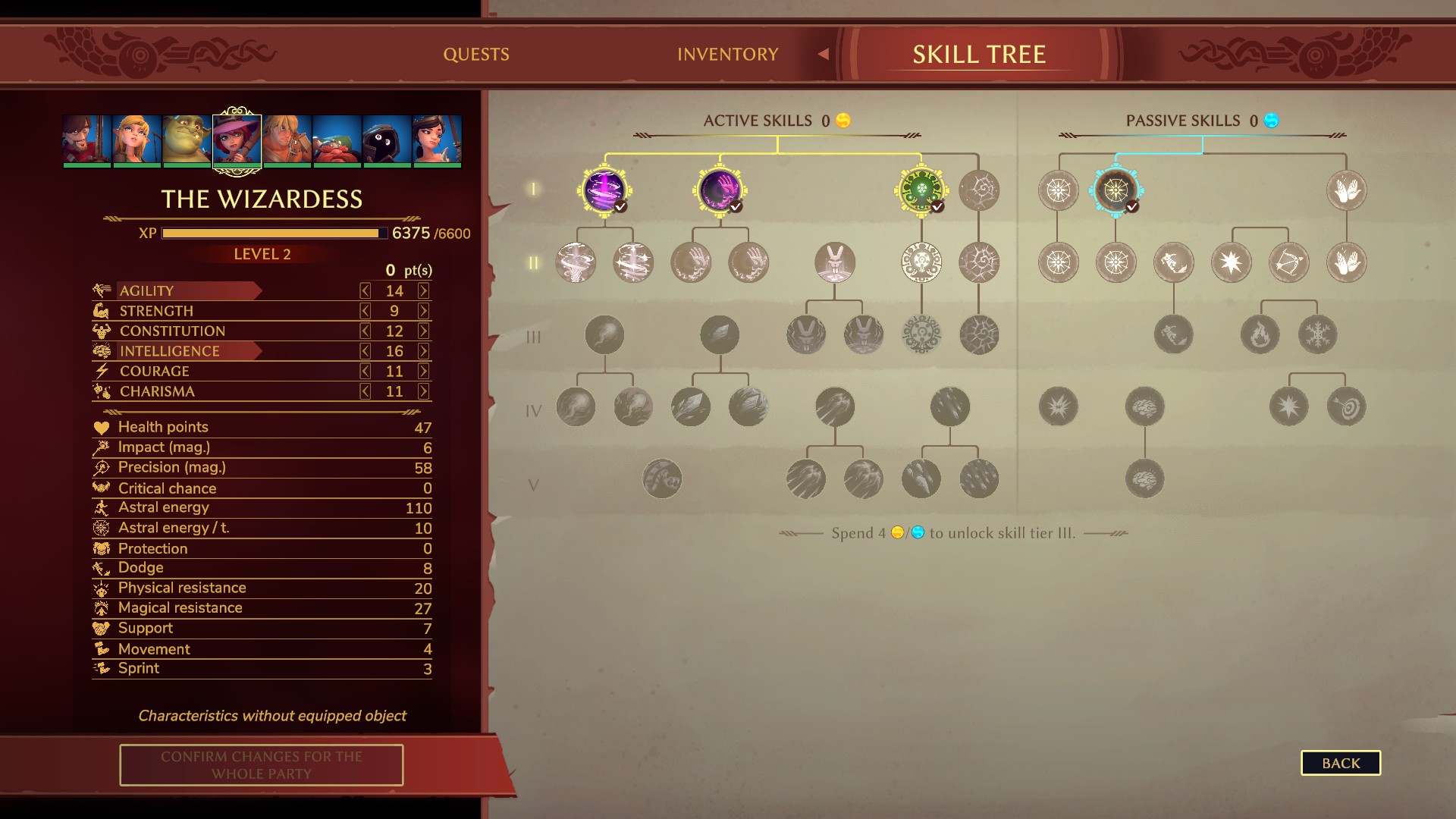This screenshot has width=1456, height=819.
Task: Increase Courage by one point
Action: tap(423, 372)
